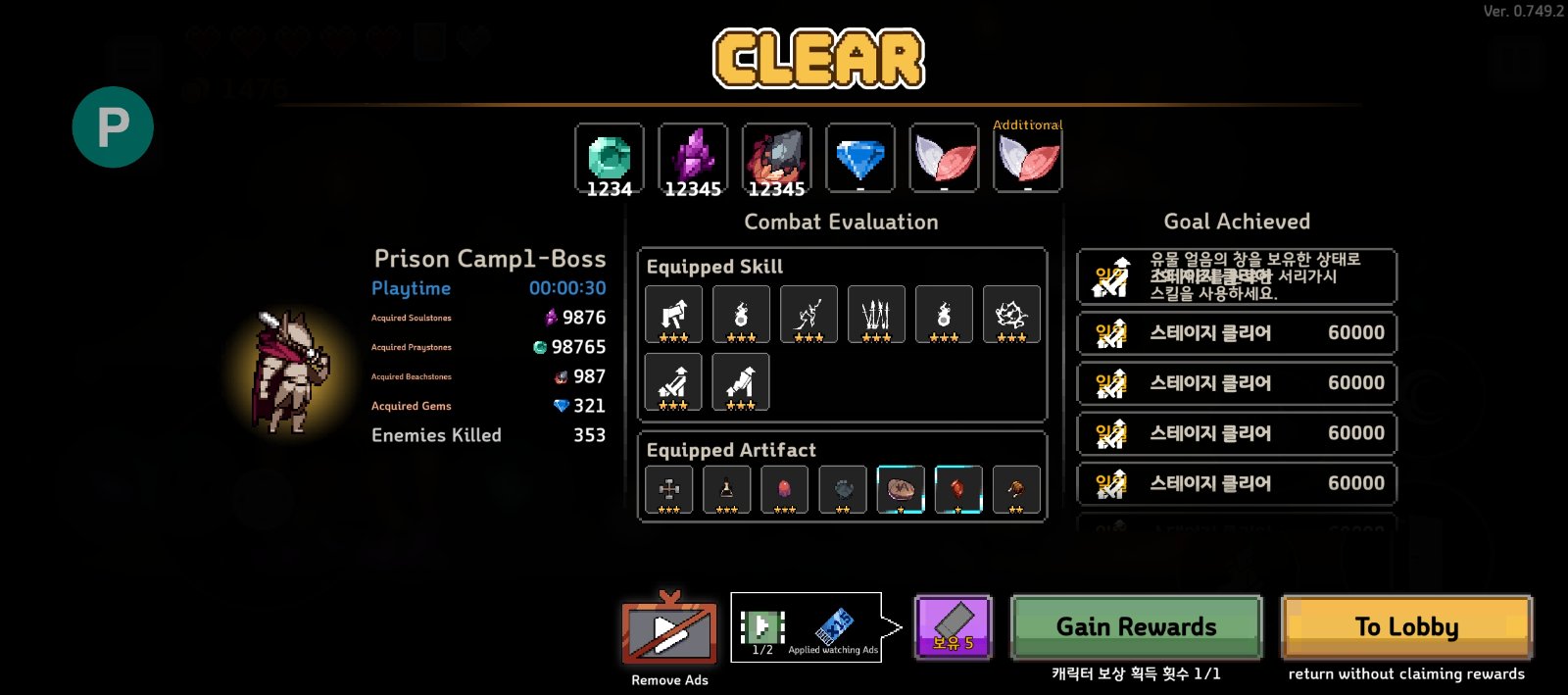Image resolution: width=1568 pixels, height=695 pixels.
Task: Inspect the dumbbell cross artifact
Action: [x=669, y=489]
